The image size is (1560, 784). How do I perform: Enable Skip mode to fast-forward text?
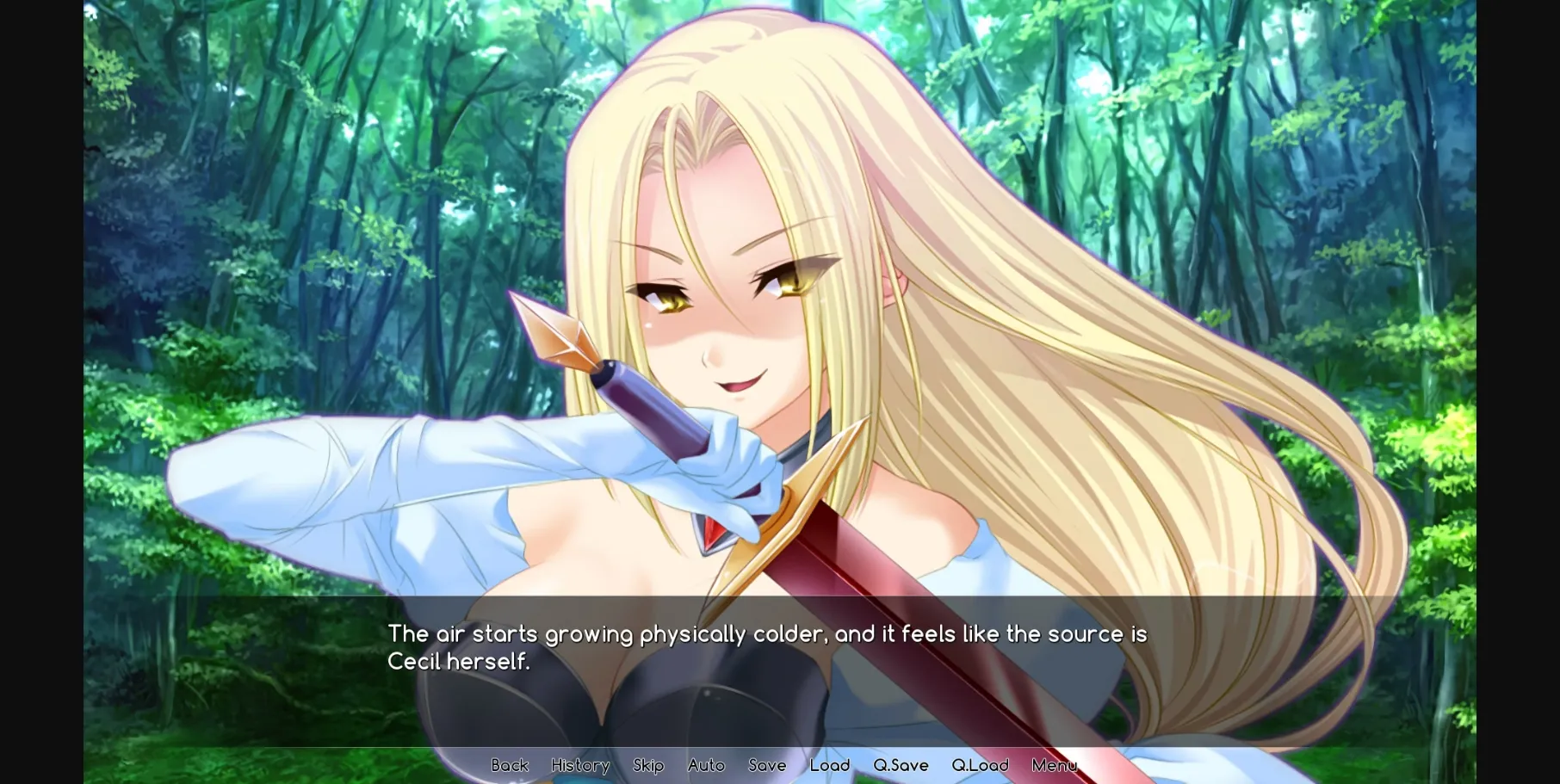[x=648, y=765]
